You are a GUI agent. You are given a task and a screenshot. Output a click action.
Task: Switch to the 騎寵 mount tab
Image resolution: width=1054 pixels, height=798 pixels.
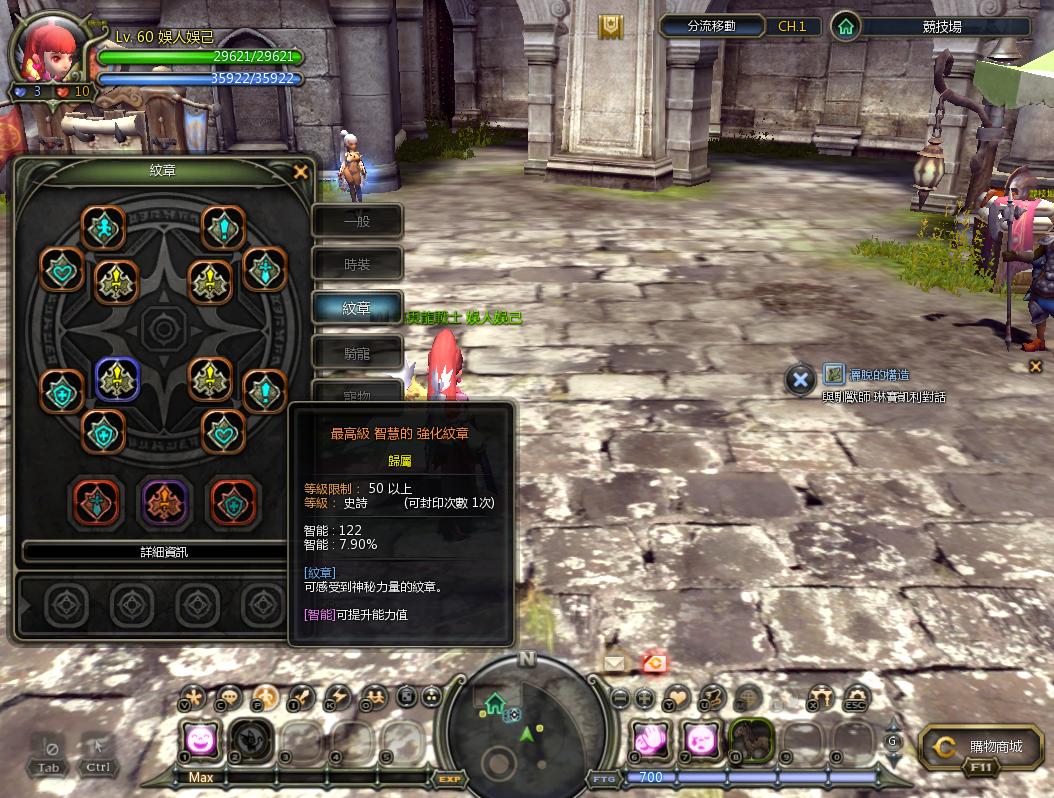coord(357,352)
